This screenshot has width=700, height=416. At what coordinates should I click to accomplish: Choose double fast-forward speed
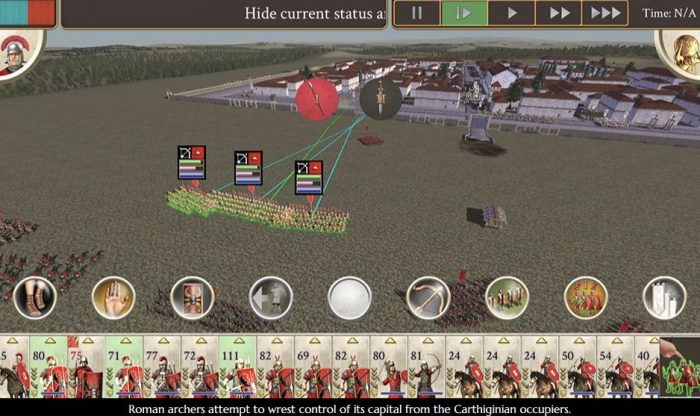coord(559,13)
